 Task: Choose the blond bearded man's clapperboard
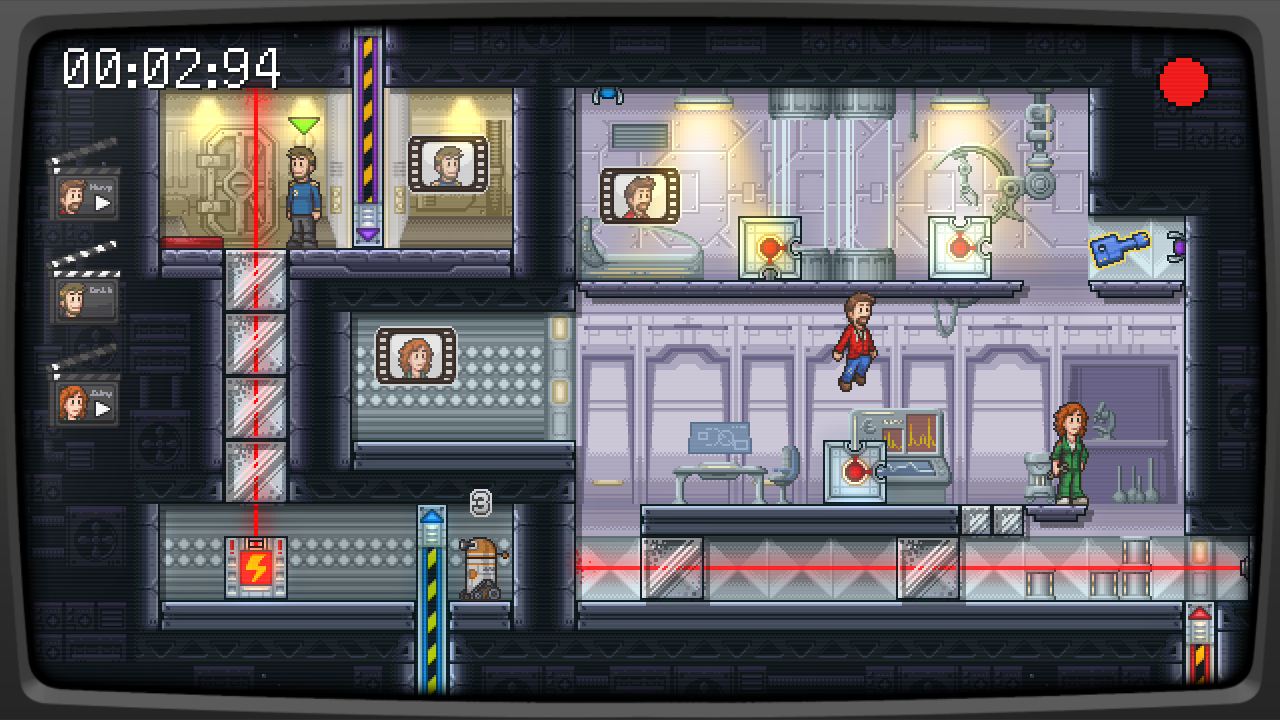[87, 297]
